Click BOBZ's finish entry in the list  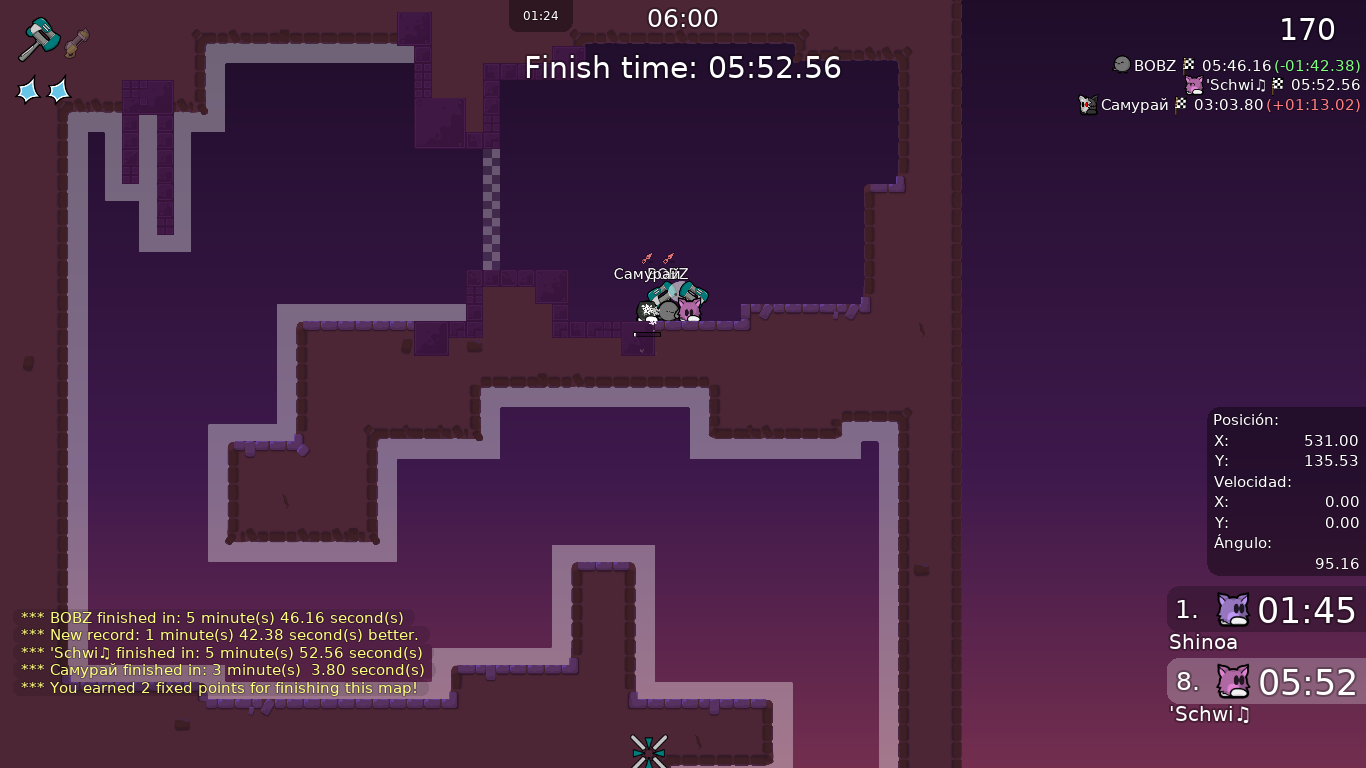click(1236, 66)
